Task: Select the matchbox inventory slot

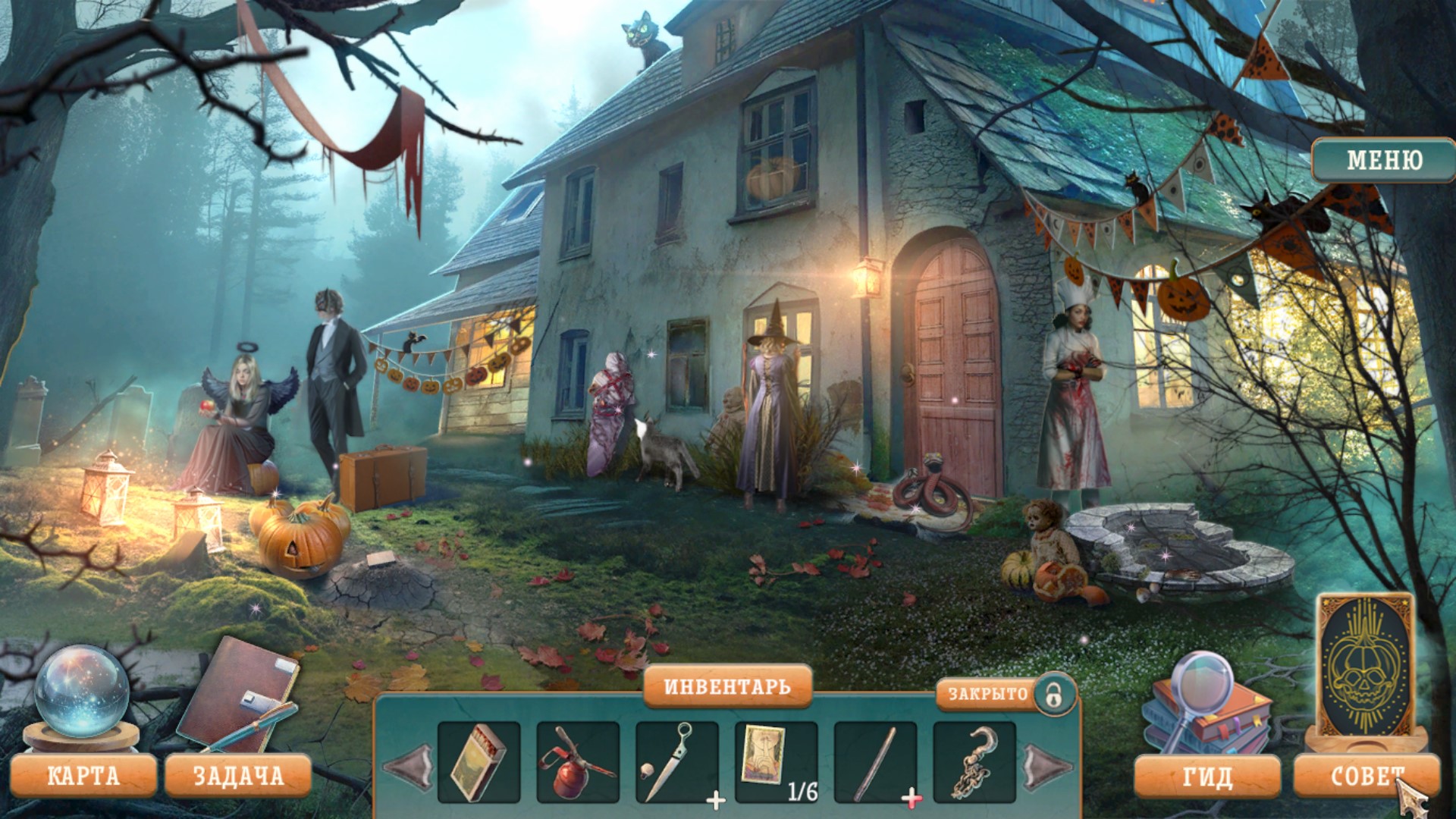Action: pyautogui.click(x=479, y=762)
